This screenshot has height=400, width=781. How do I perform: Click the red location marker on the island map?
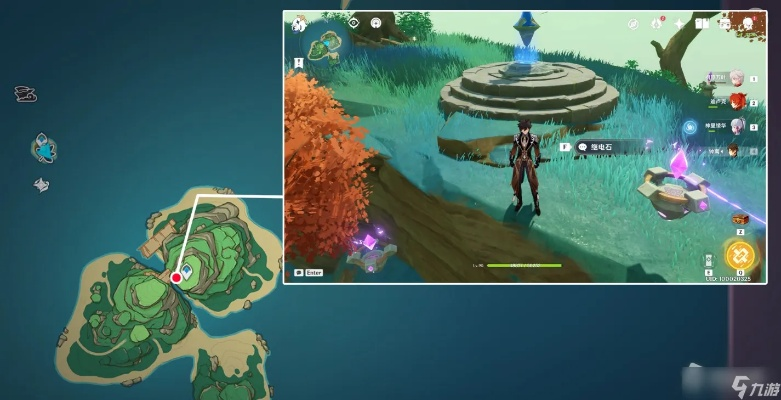tap(176, 277)
